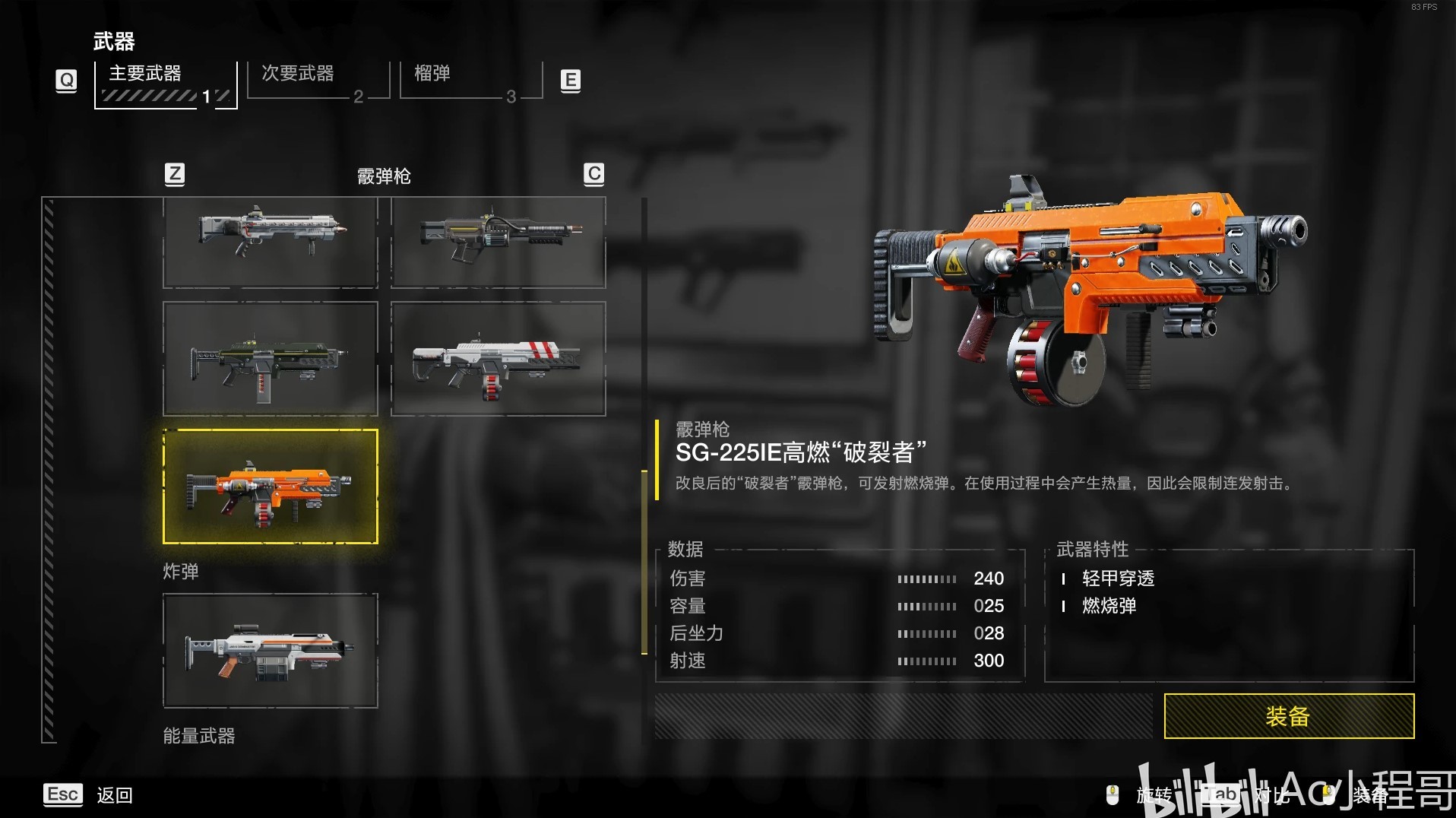Open the 榴弹 tab
The height and width of the screenshot is (818, 1456).
[x=435, y=73]
